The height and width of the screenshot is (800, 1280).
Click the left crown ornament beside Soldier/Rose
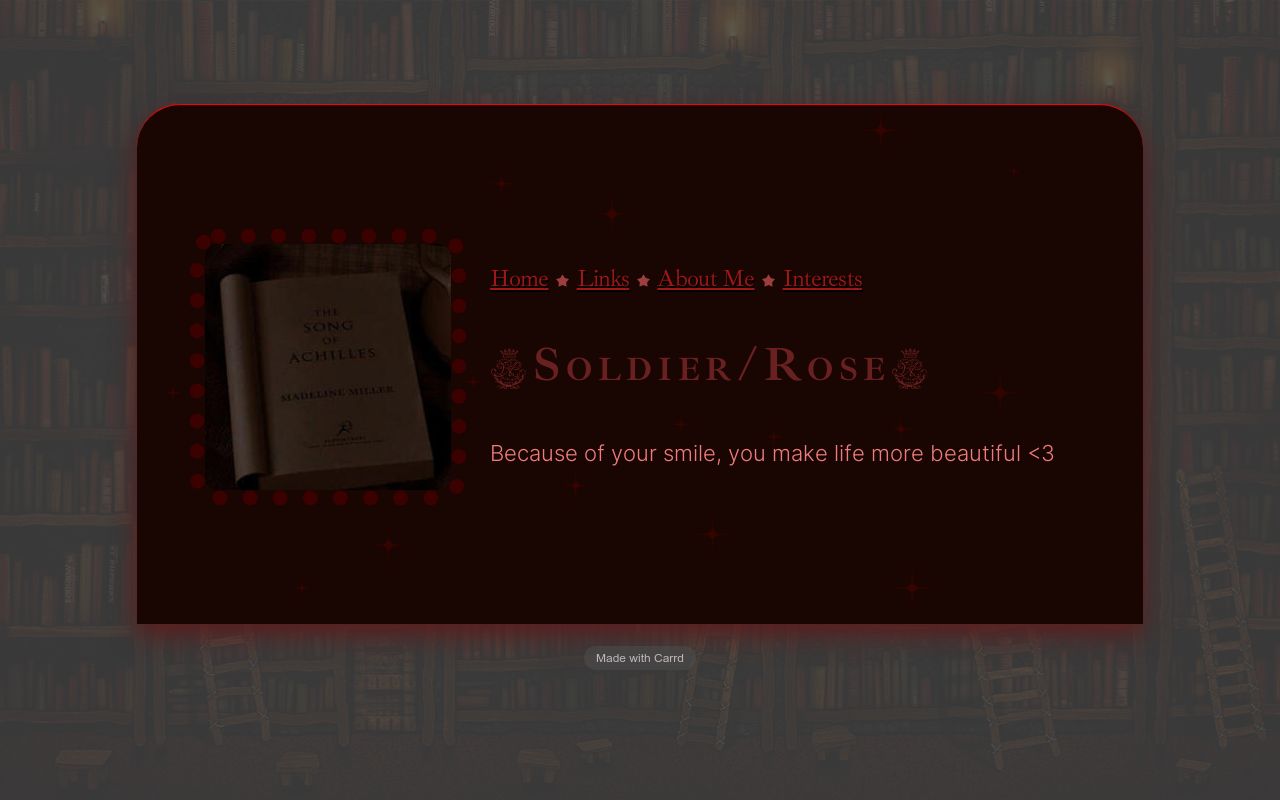507,367
